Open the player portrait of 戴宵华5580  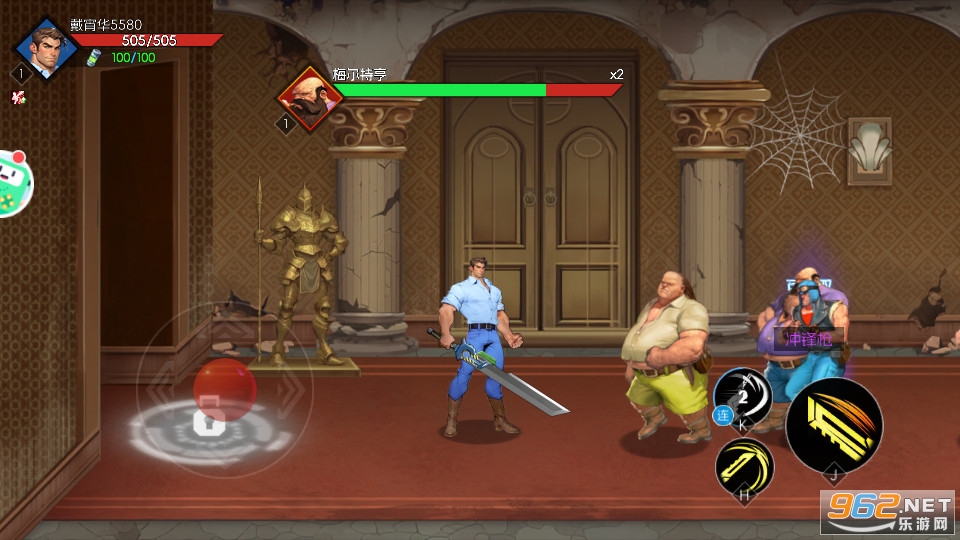click(x=46, y=47)
